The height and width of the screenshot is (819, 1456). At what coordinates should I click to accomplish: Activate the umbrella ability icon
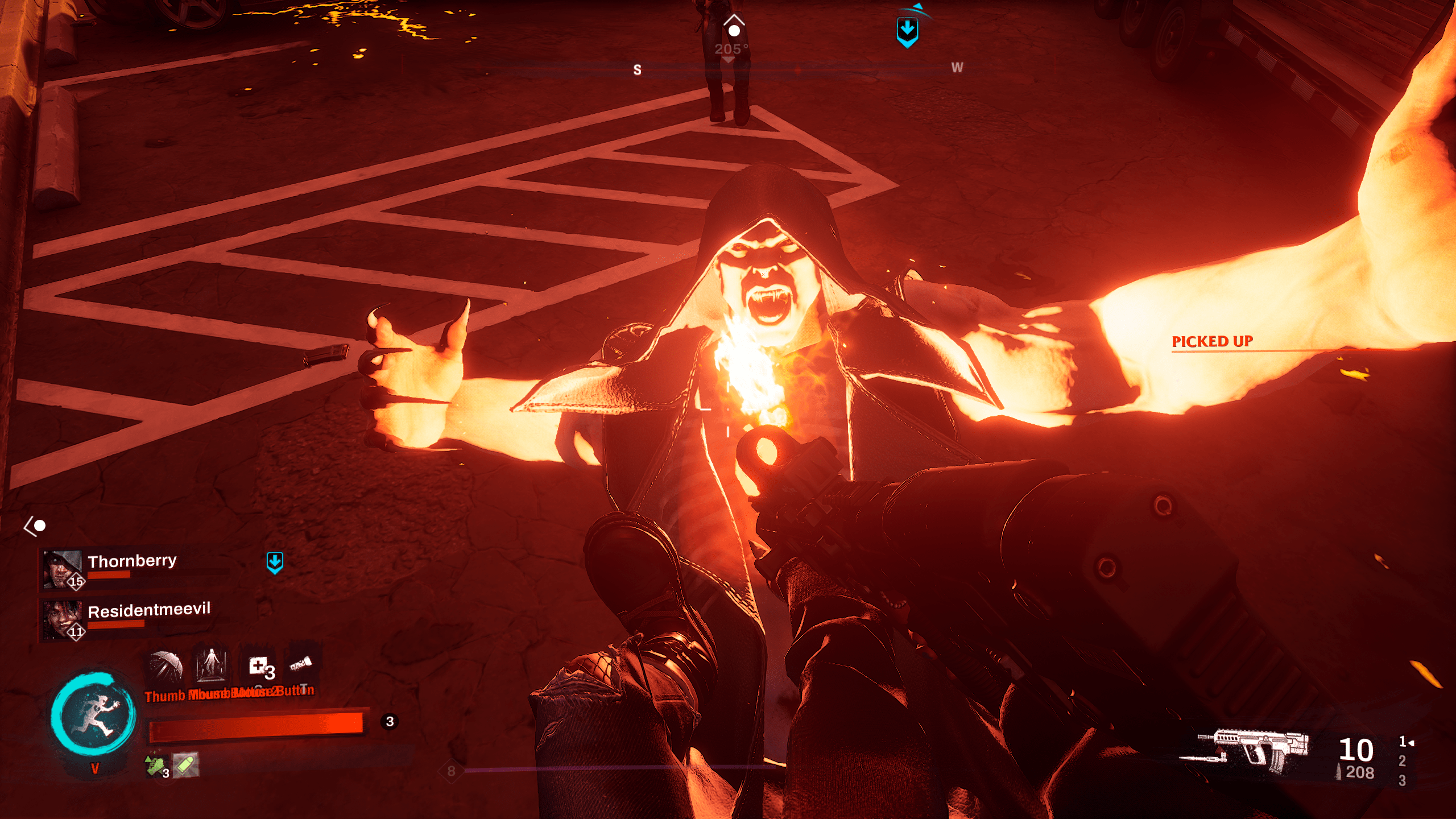click(166, 667)
